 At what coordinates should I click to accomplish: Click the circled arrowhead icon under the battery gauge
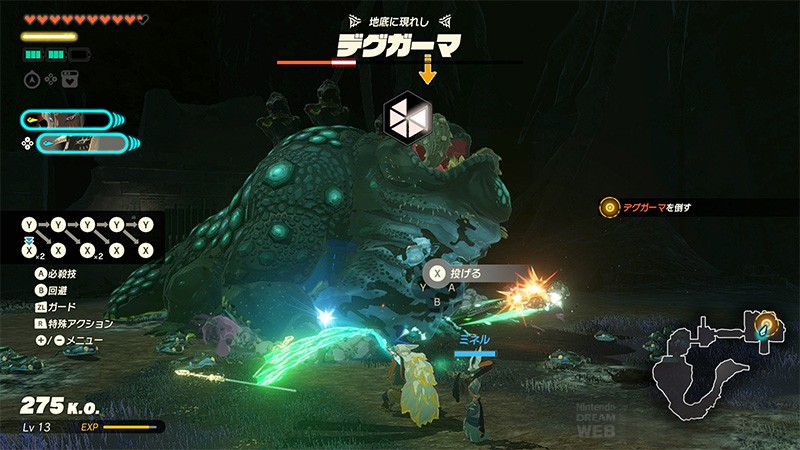(x=32, y=79)
